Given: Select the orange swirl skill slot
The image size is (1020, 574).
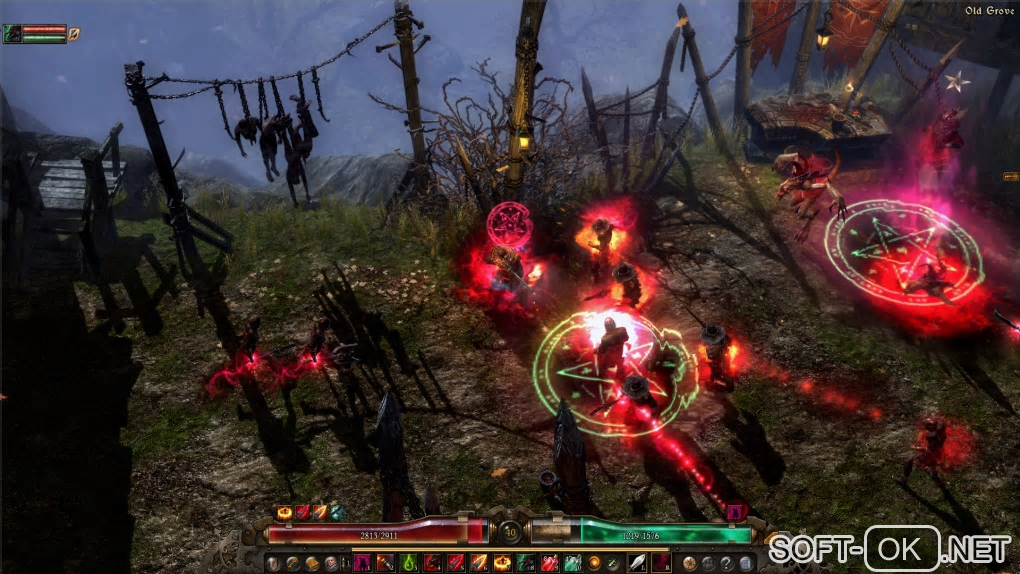Looking at the screenshot, I should [x=595, y=562].
